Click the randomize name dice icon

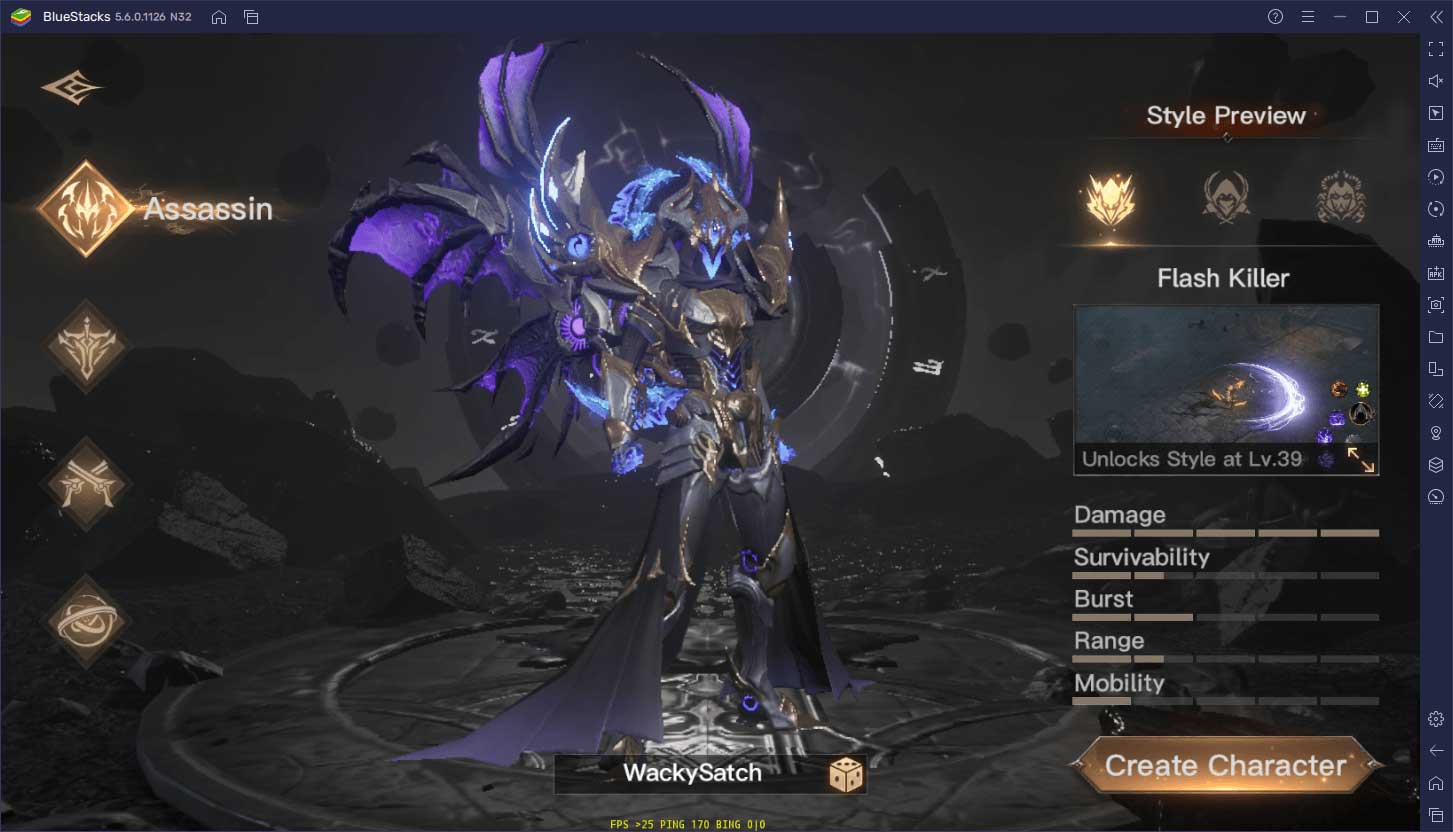point(847,773)
